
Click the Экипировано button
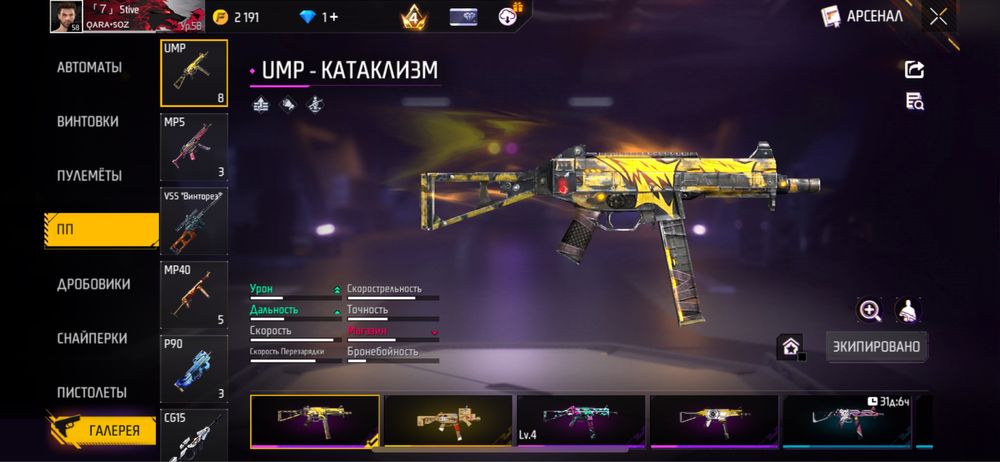(876, 347)
